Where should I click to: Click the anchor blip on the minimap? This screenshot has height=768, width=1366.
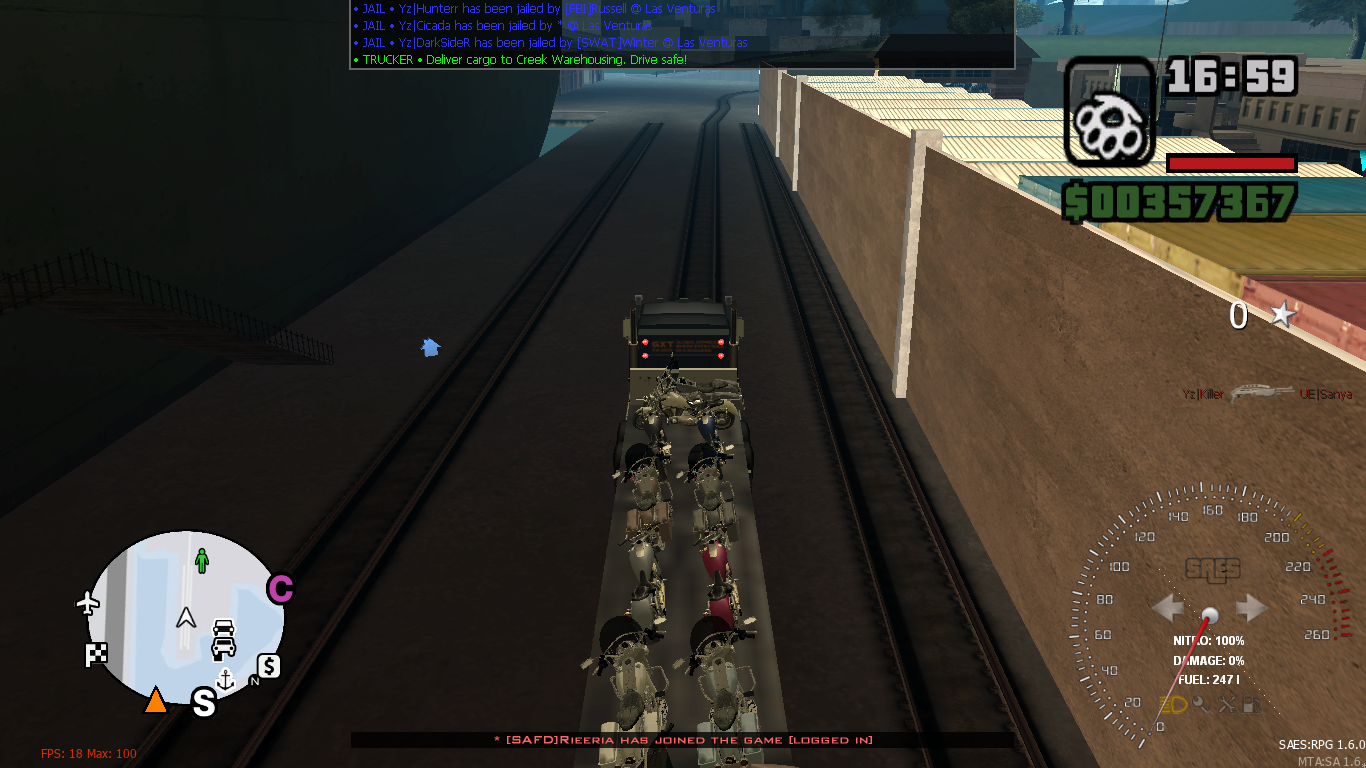(x=225, y=680)
